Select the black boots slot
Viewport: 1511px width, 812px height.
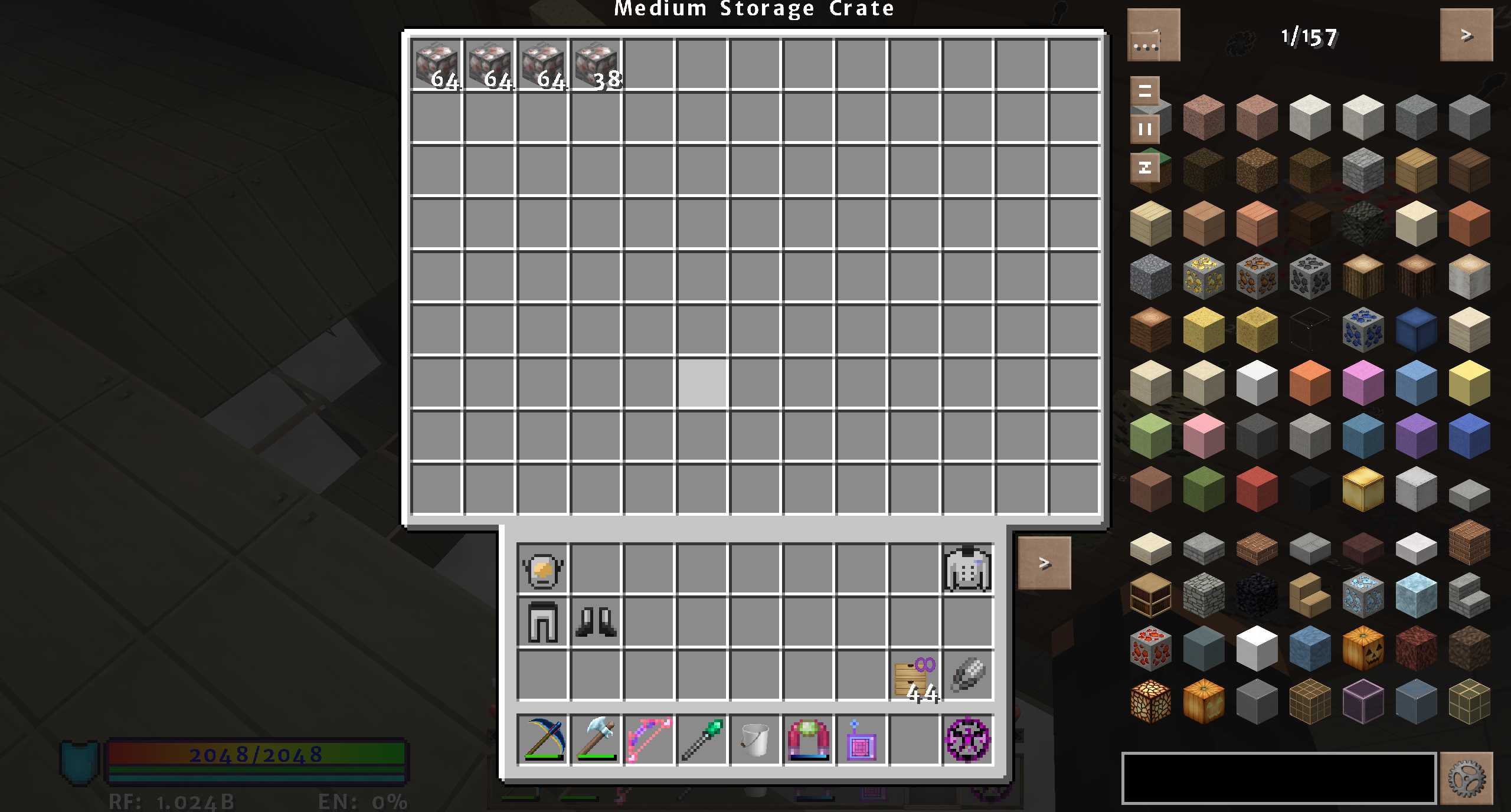tap(596, 622)
